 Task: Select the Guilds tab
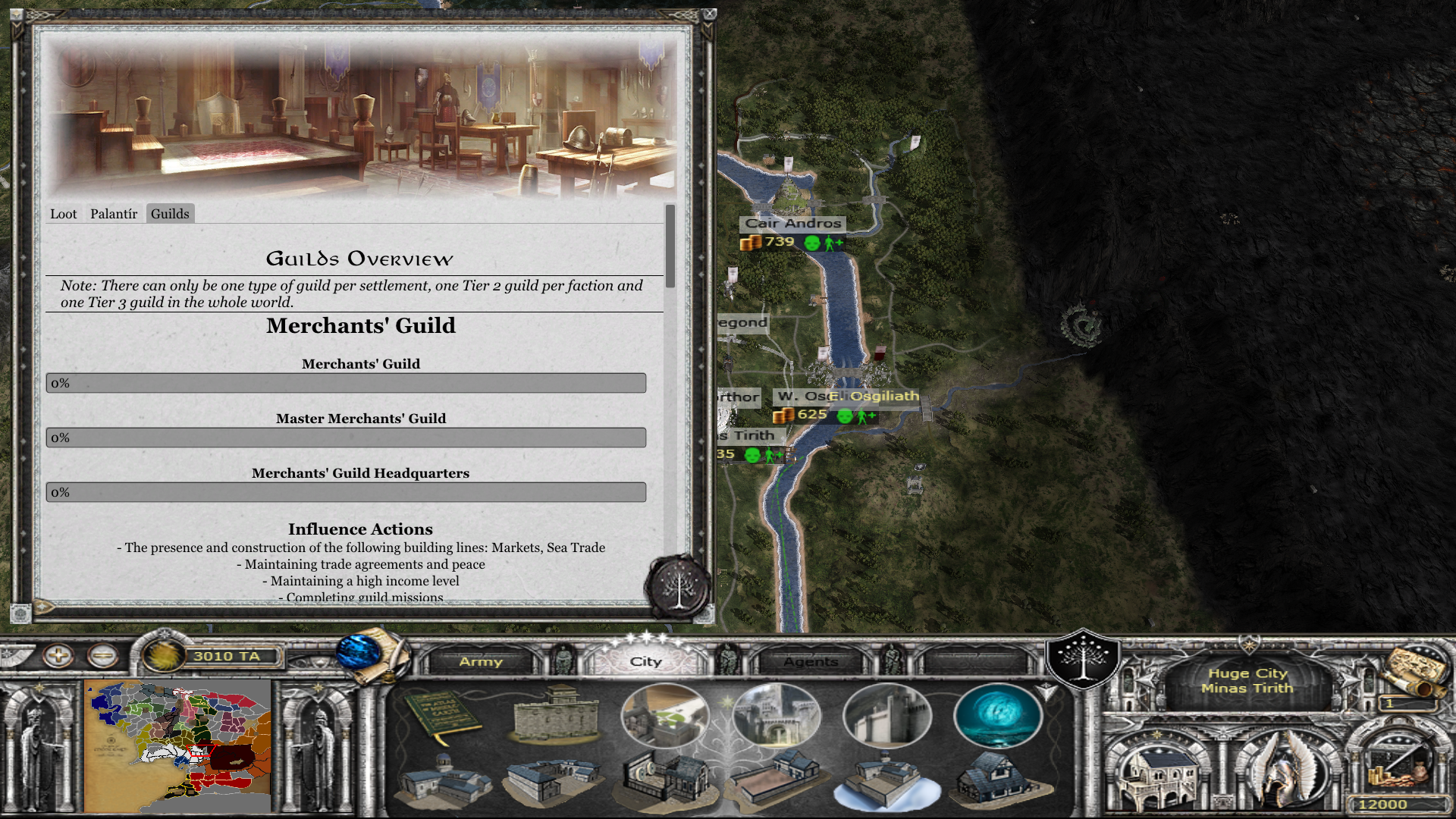click(170, 214)
